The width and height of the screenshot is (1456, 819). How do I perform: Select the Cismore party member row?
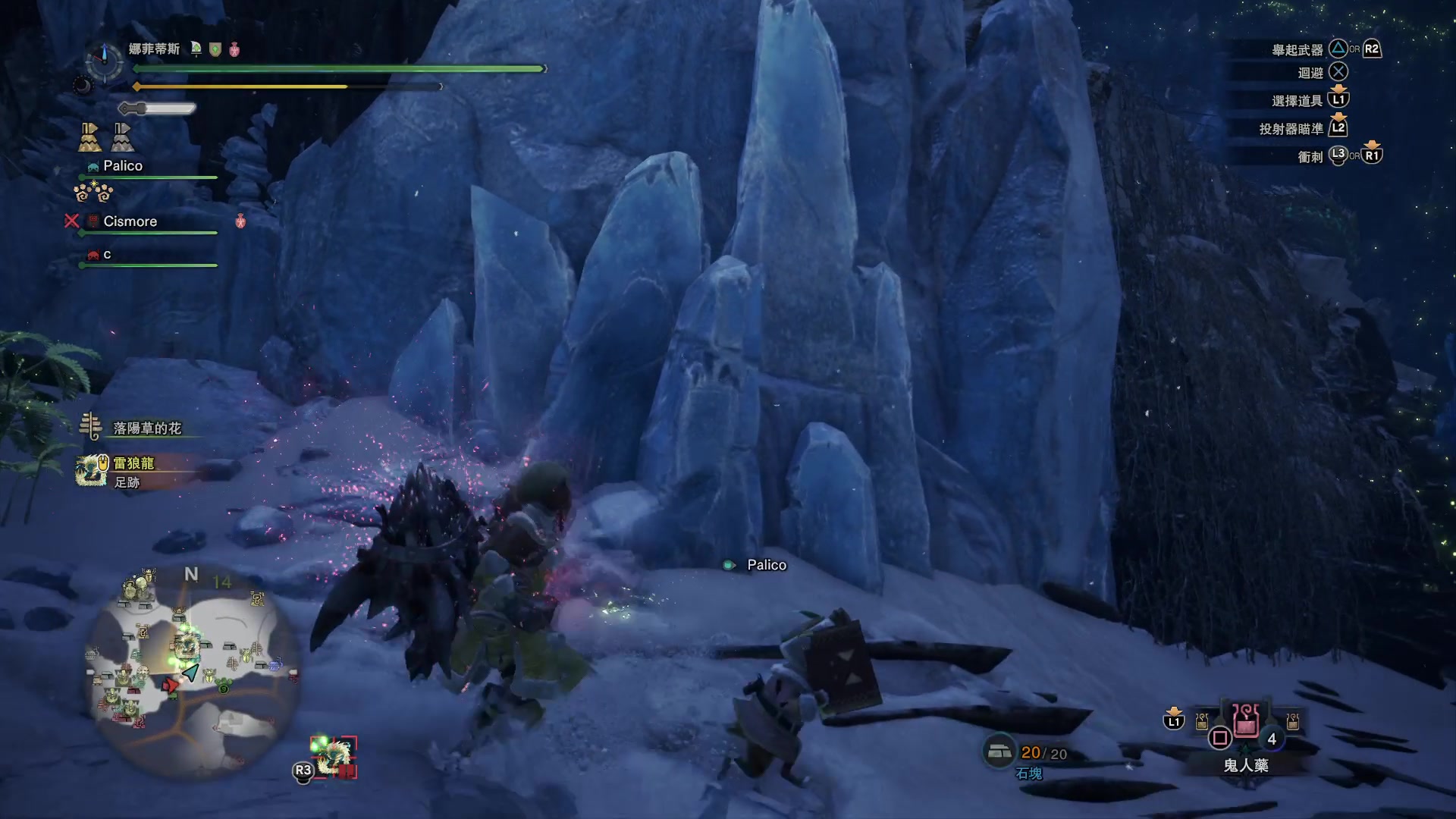(x=130, y=221)
